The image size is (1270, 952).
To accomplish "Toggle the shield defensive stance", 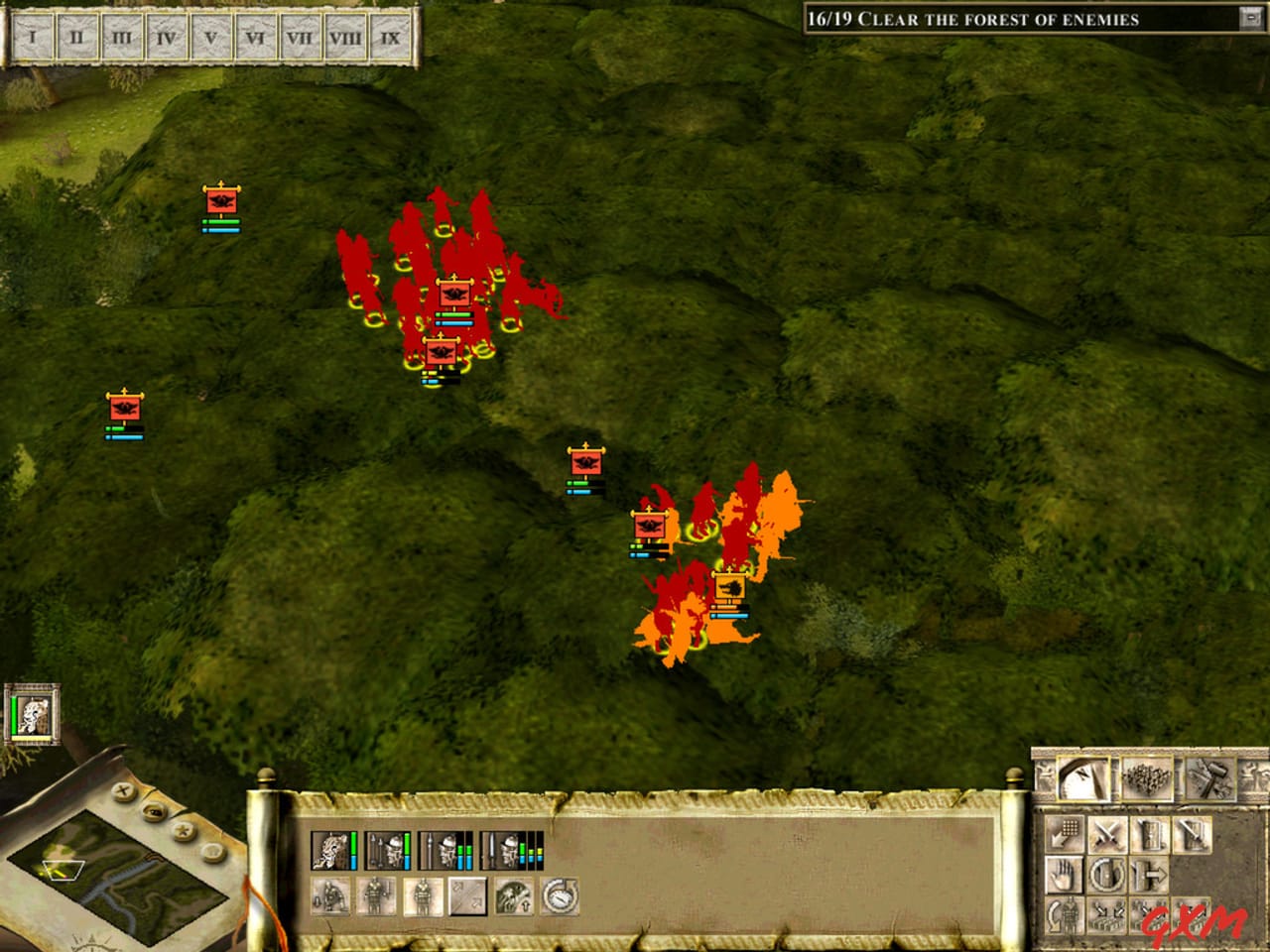I will tap(1150, 834).
